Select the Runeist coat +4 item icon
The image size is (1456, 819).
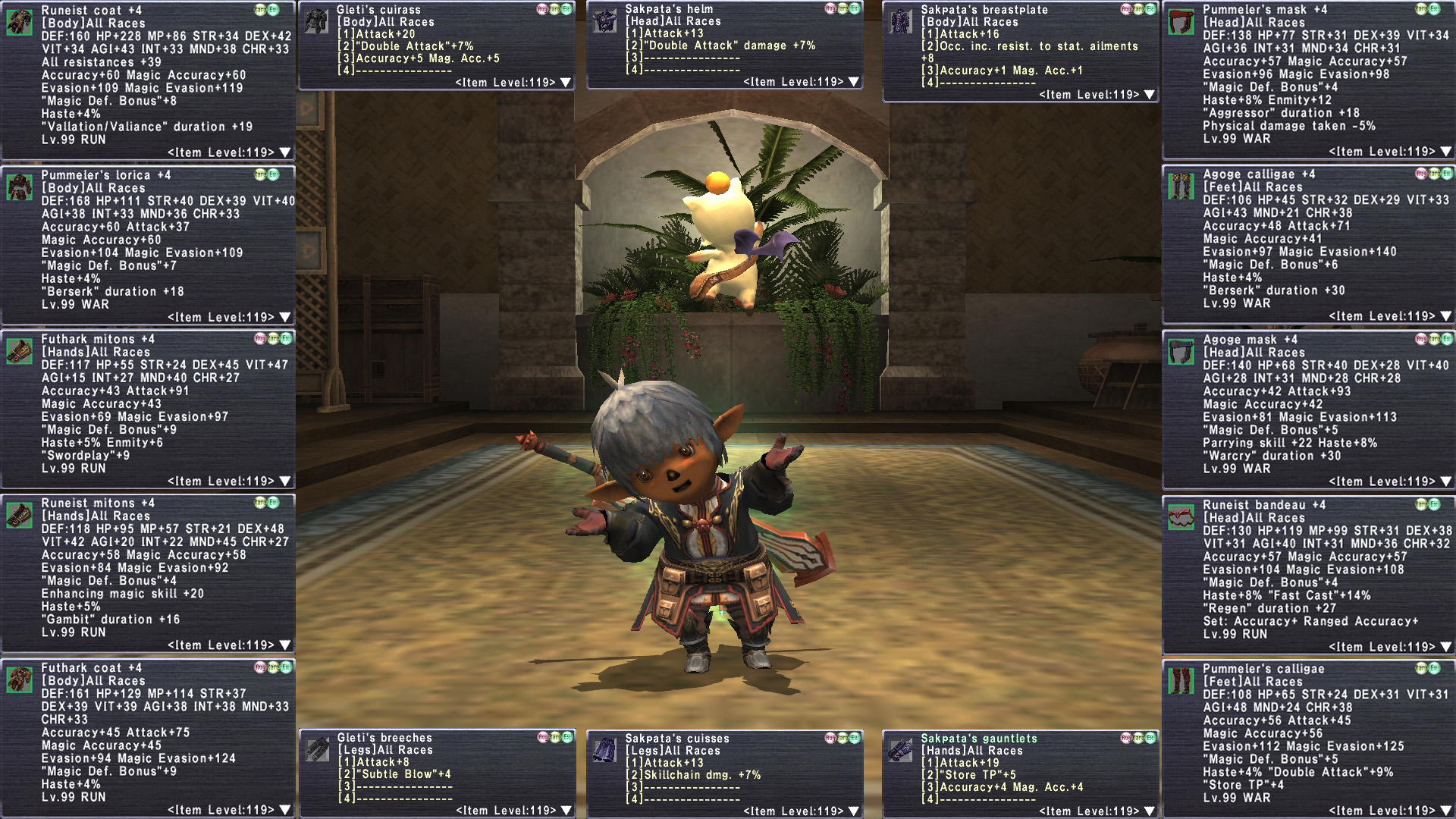pos(20,23)
